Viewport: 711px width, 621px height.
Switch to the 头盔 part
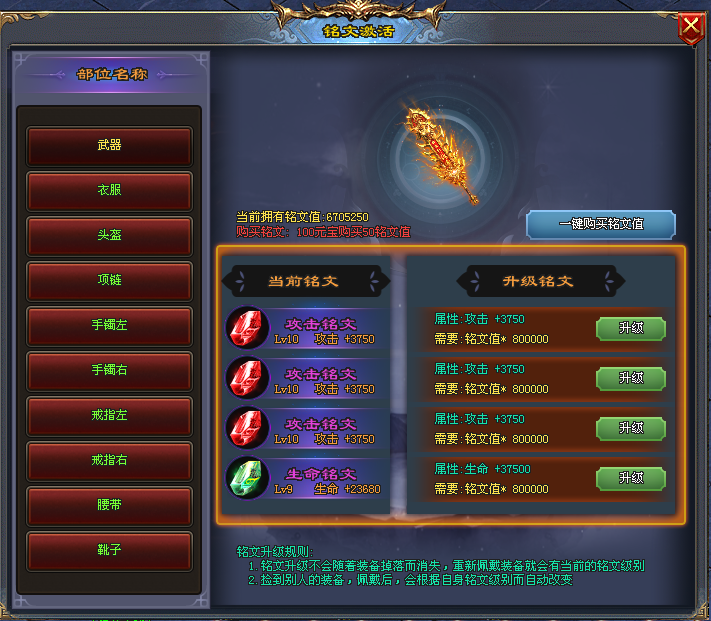[110, 235]
